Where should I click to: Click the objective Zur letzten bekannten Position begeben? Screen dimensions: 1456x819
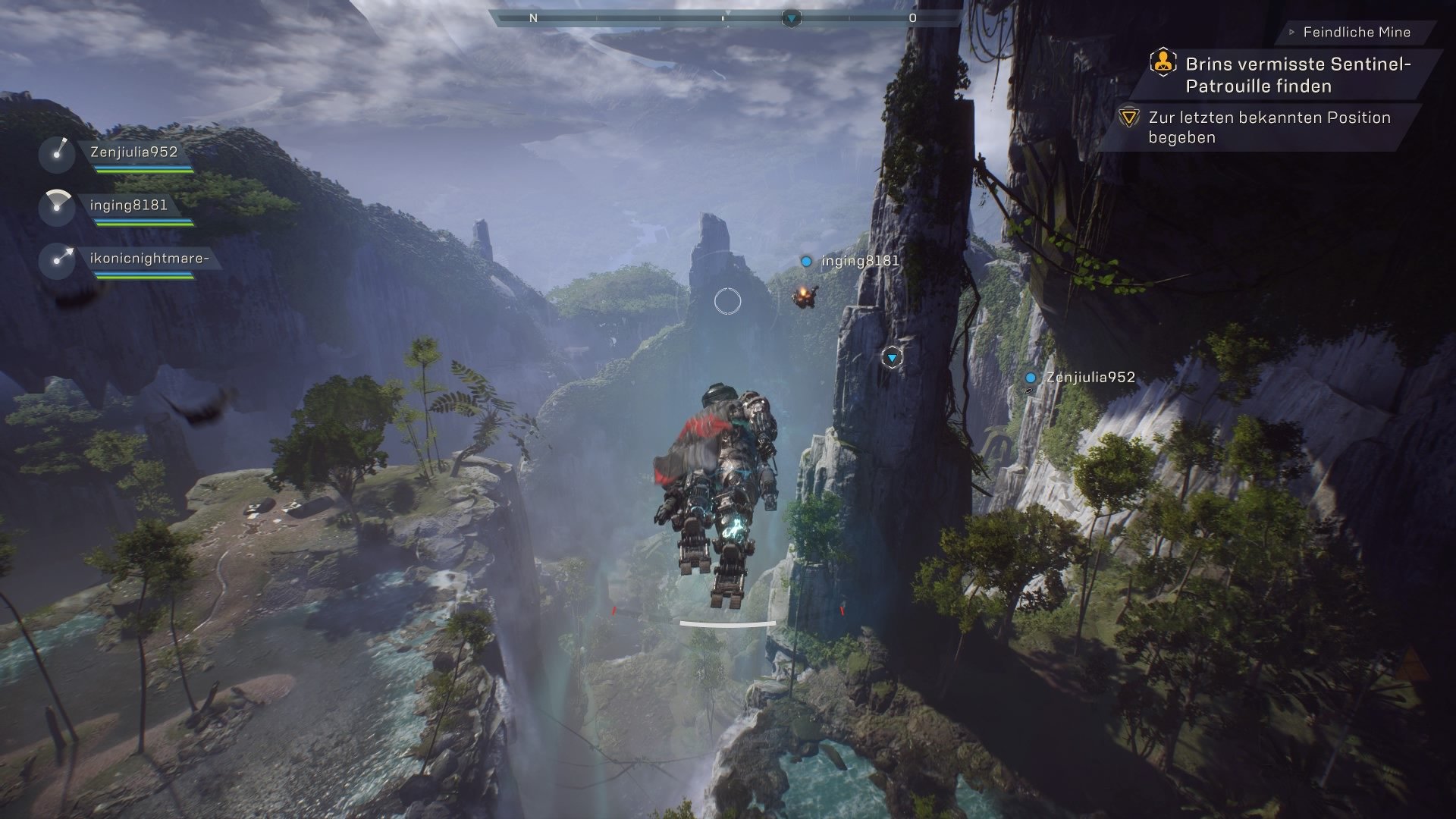(x=1269, y=127)
